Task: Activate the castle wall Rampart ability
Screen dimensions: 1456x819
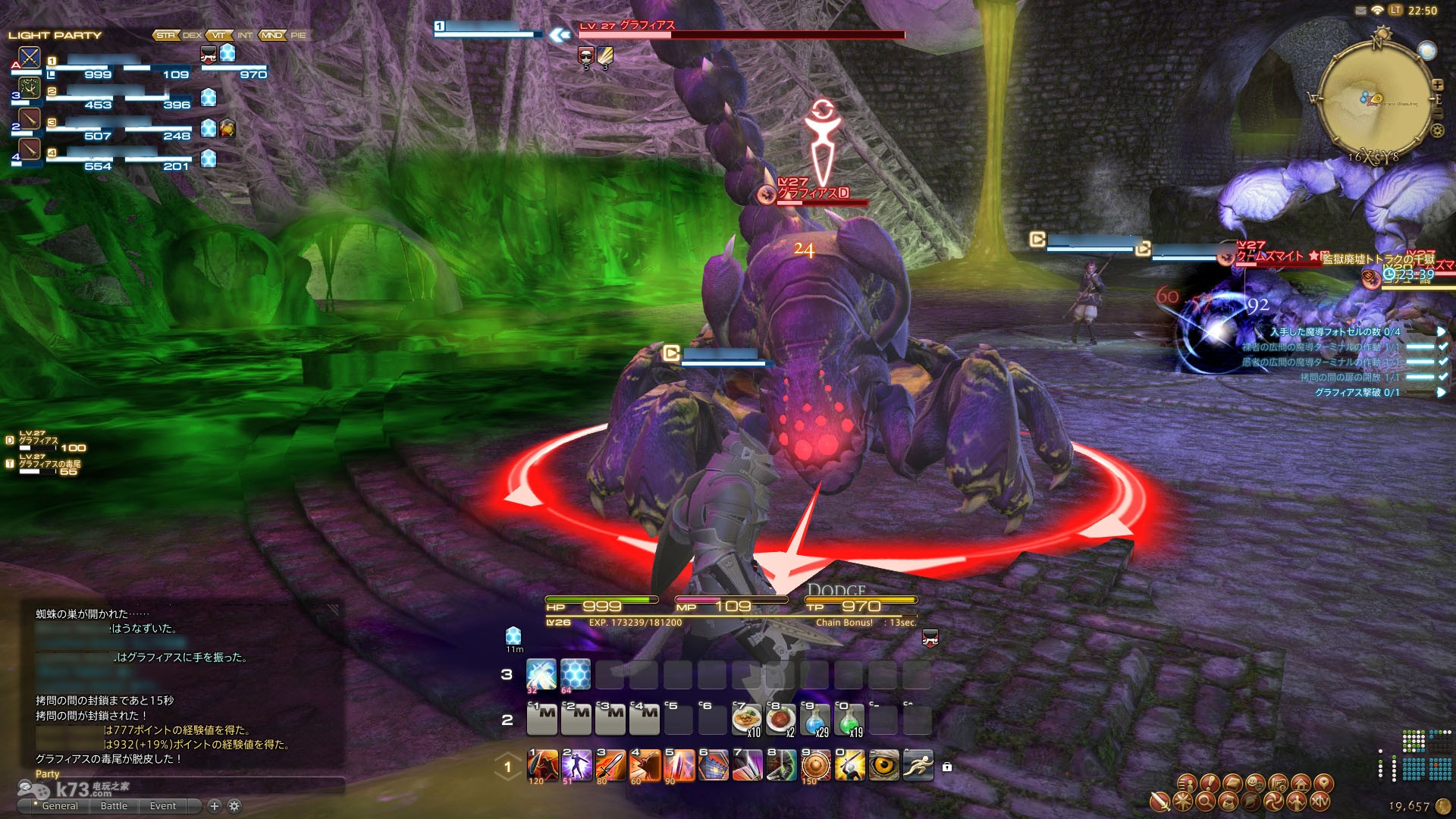Action: (x=713, y=766)
